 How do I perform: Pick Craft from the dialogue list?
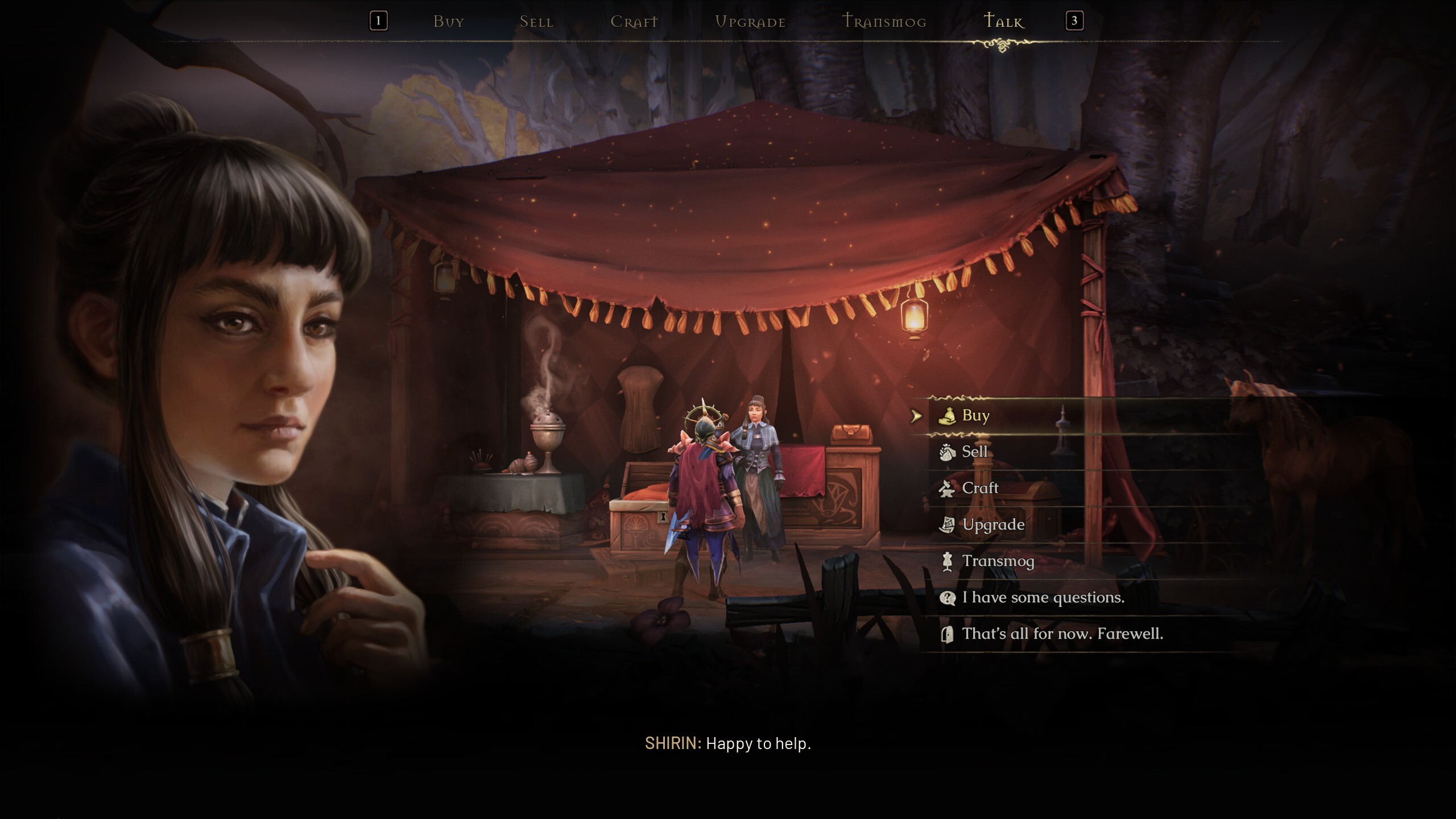980,488
